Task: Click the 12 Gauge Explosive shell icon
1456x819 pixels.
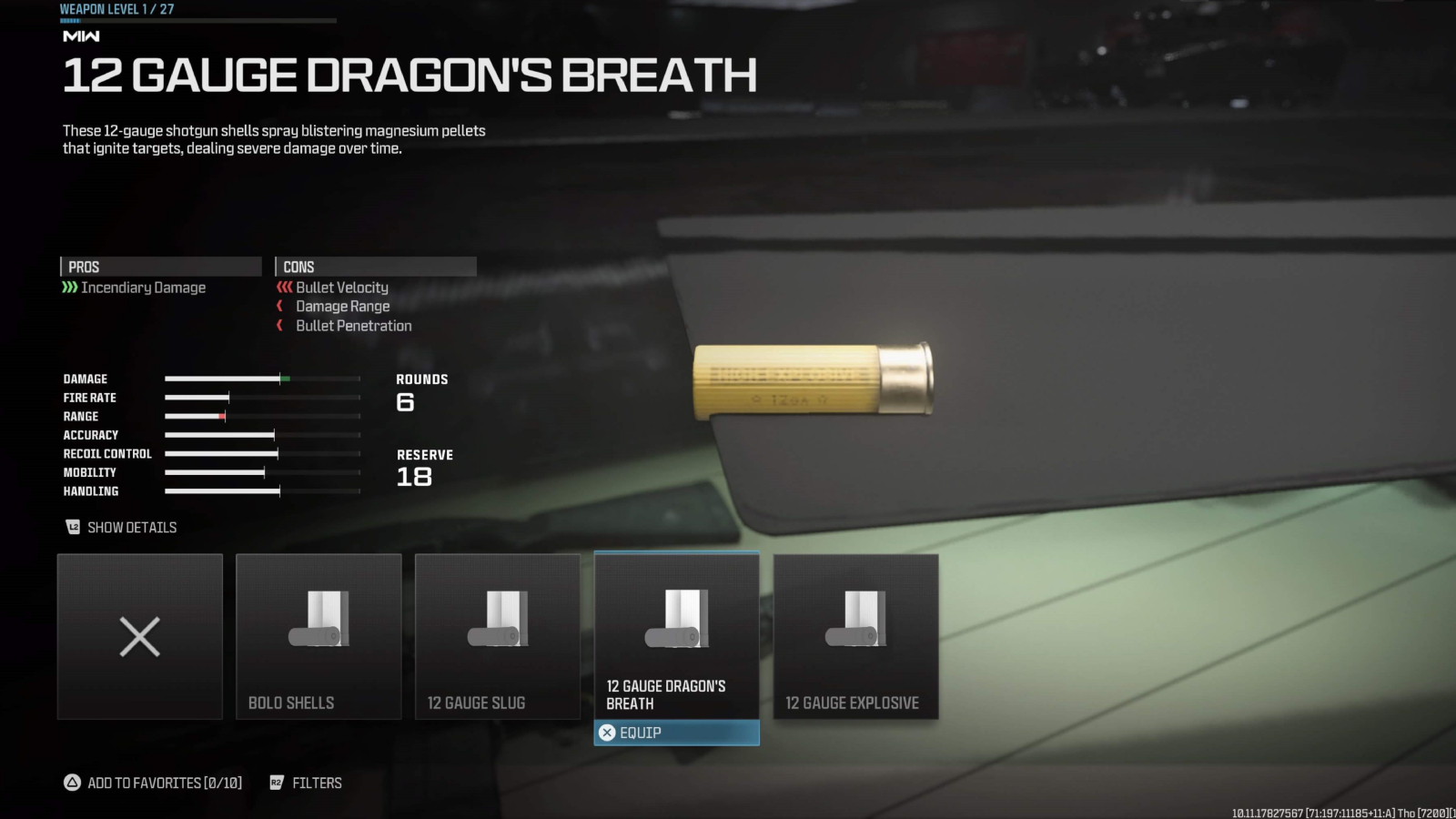Action: (855, 619)
